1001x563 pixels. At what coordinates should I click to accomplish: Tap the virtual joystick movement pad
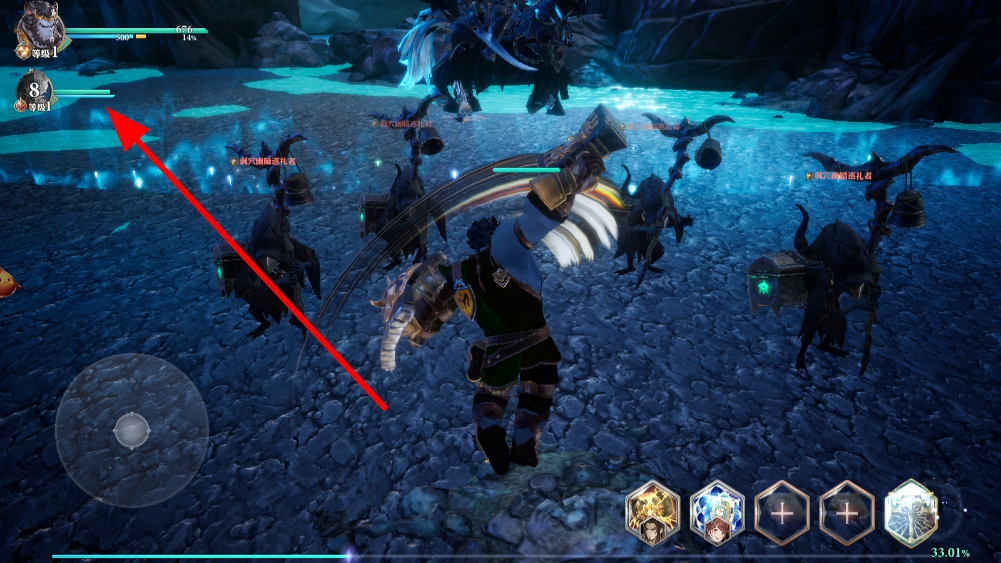tap(131, 430)
